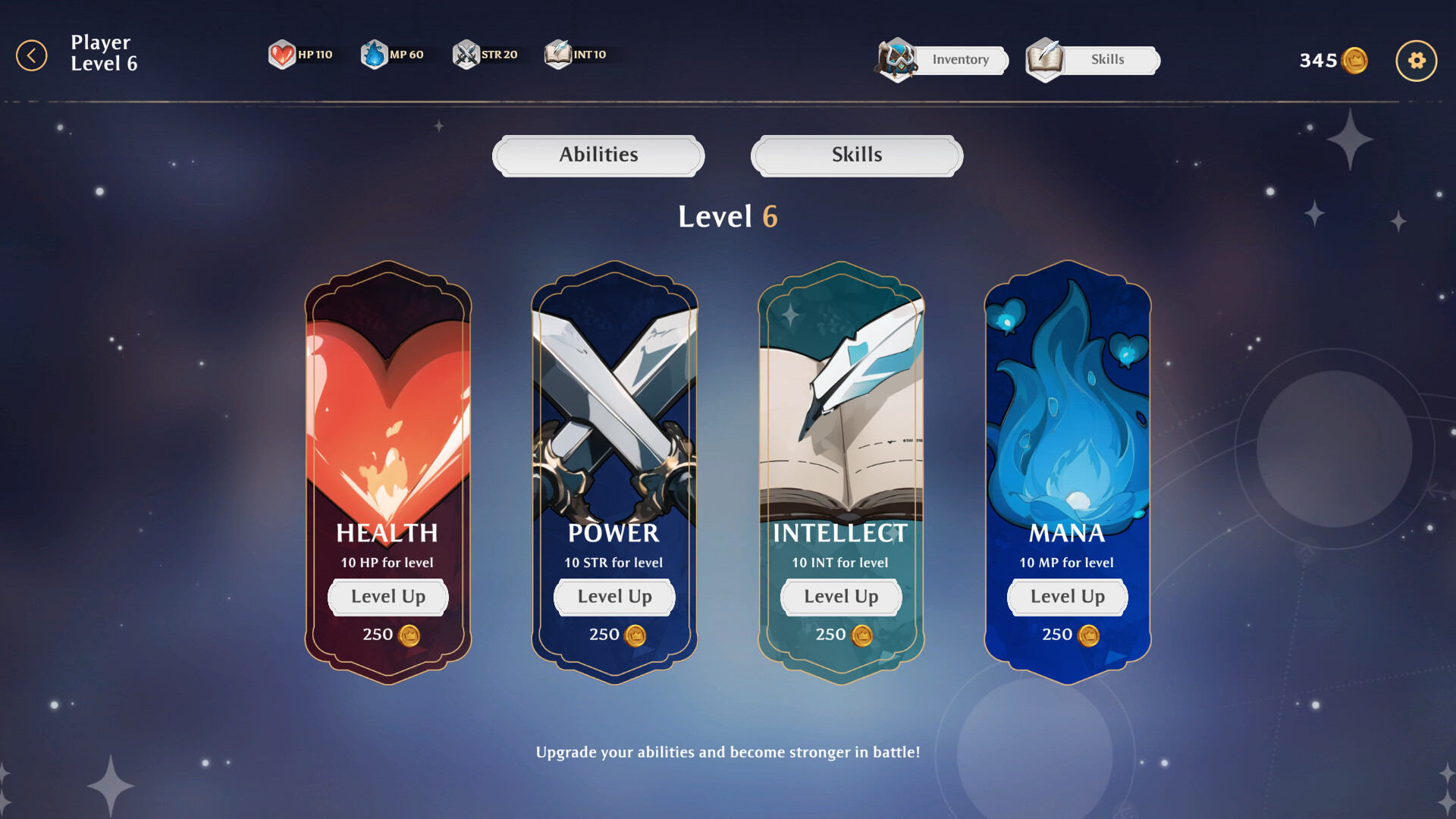This screenshot has height=819, width=1456.
Task: Click the MP droplet icon in the stats bar
Action: click(x=375, y=54)
